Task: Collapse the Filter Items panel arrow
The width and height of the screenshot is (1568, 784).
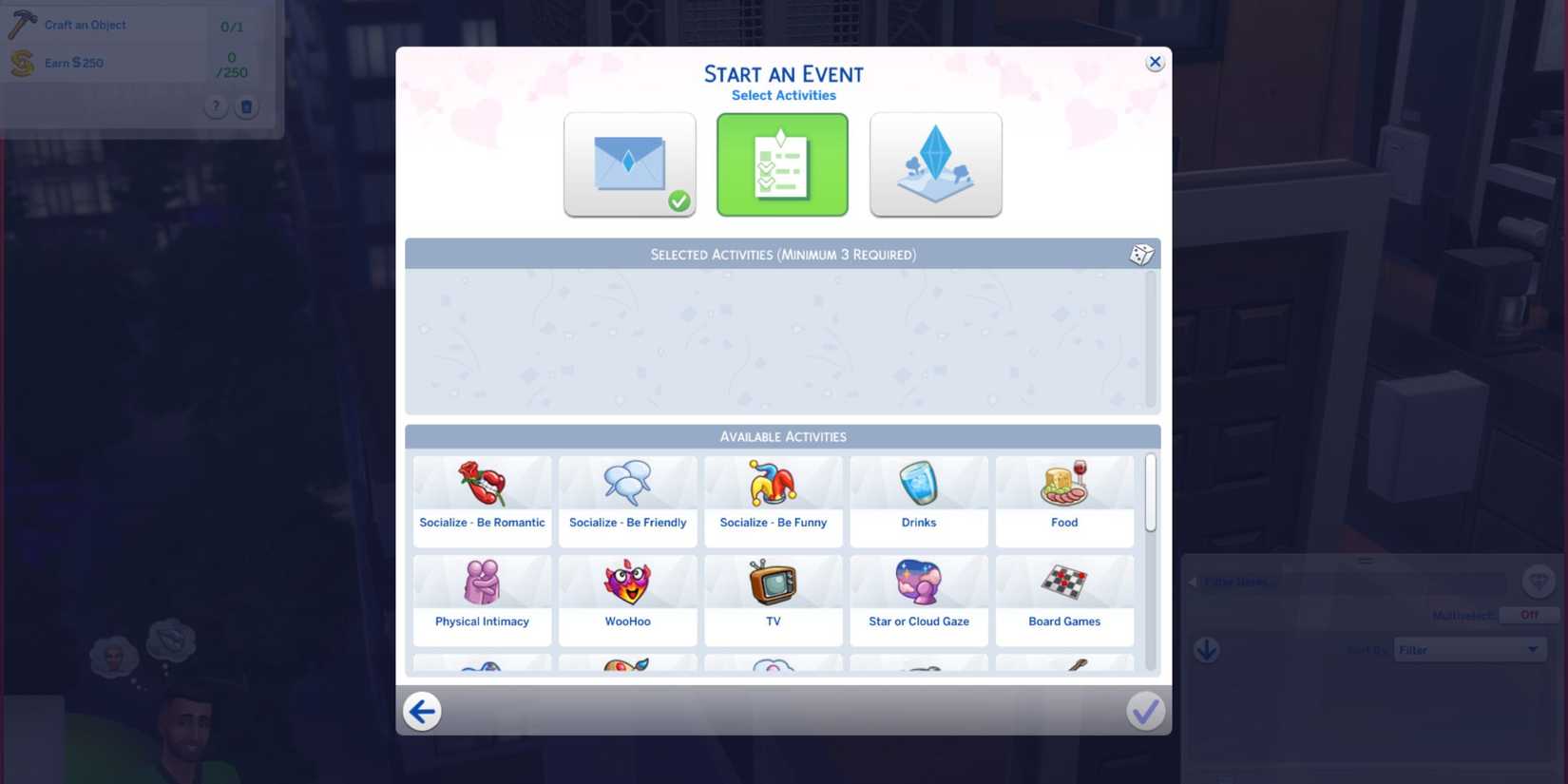Action: (x=1192, y=582)
